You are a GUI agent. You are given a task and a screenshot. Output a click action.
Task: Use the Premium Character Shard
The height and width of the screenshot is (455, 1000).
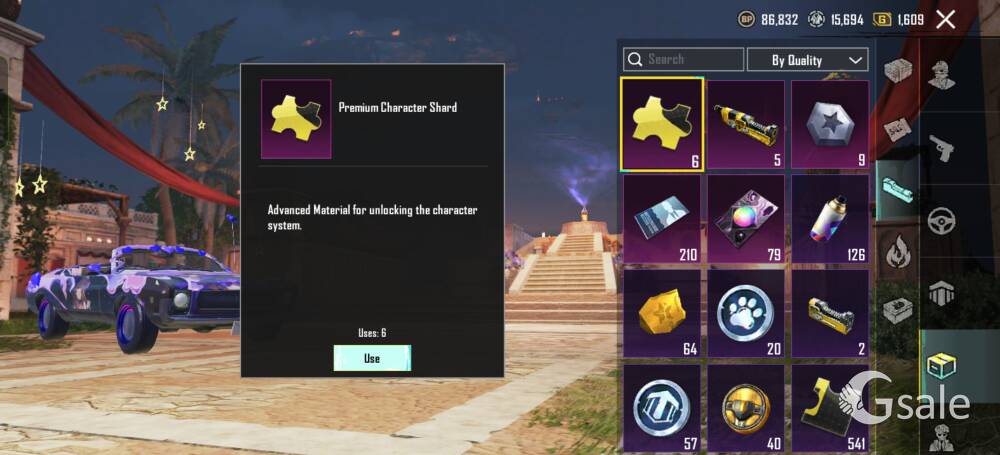[x=372, y=358]
